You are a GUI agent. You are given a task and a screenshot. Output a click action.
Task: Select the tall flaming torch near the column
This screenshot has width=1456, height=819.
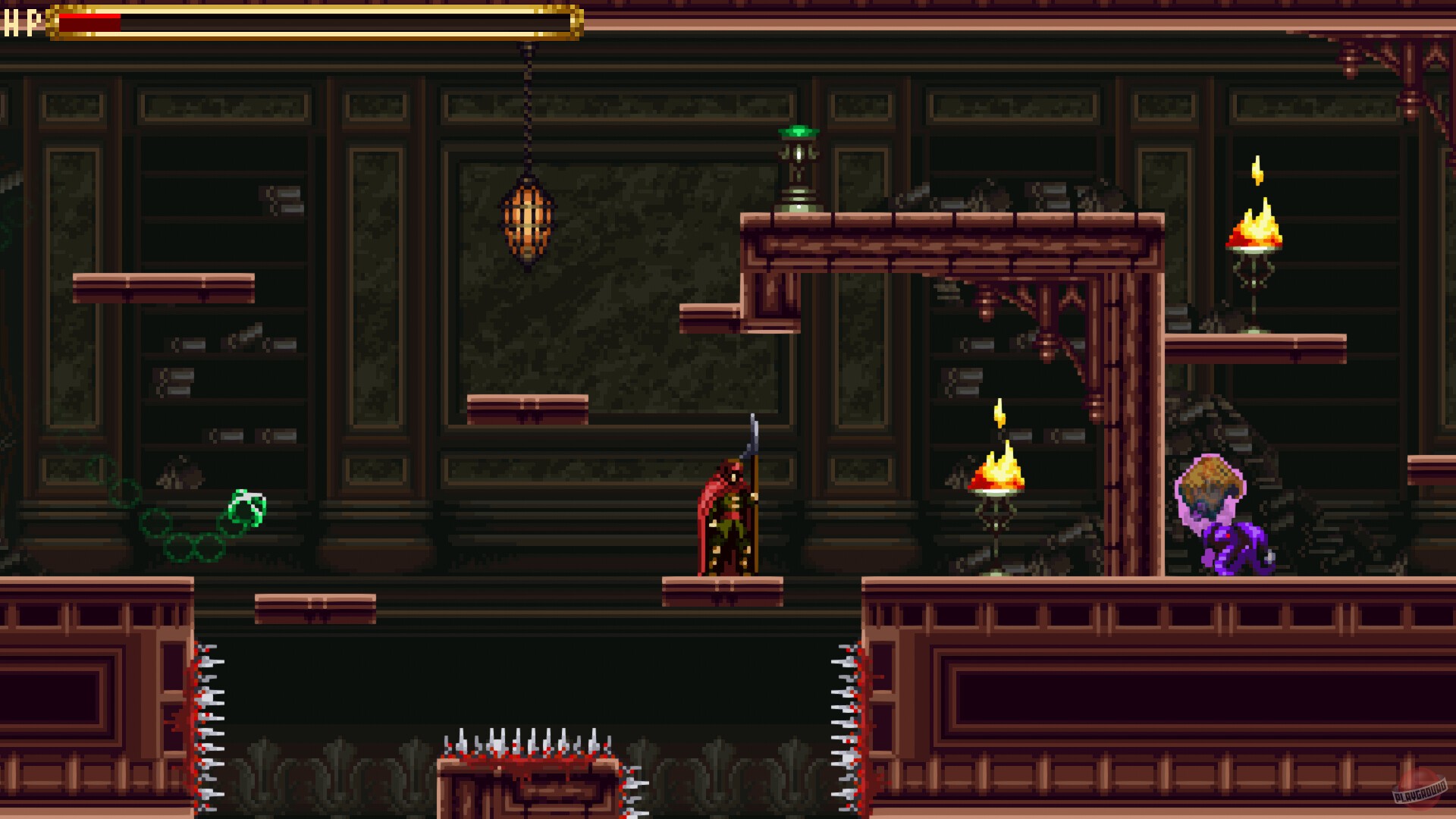click(x=997, y=470)
